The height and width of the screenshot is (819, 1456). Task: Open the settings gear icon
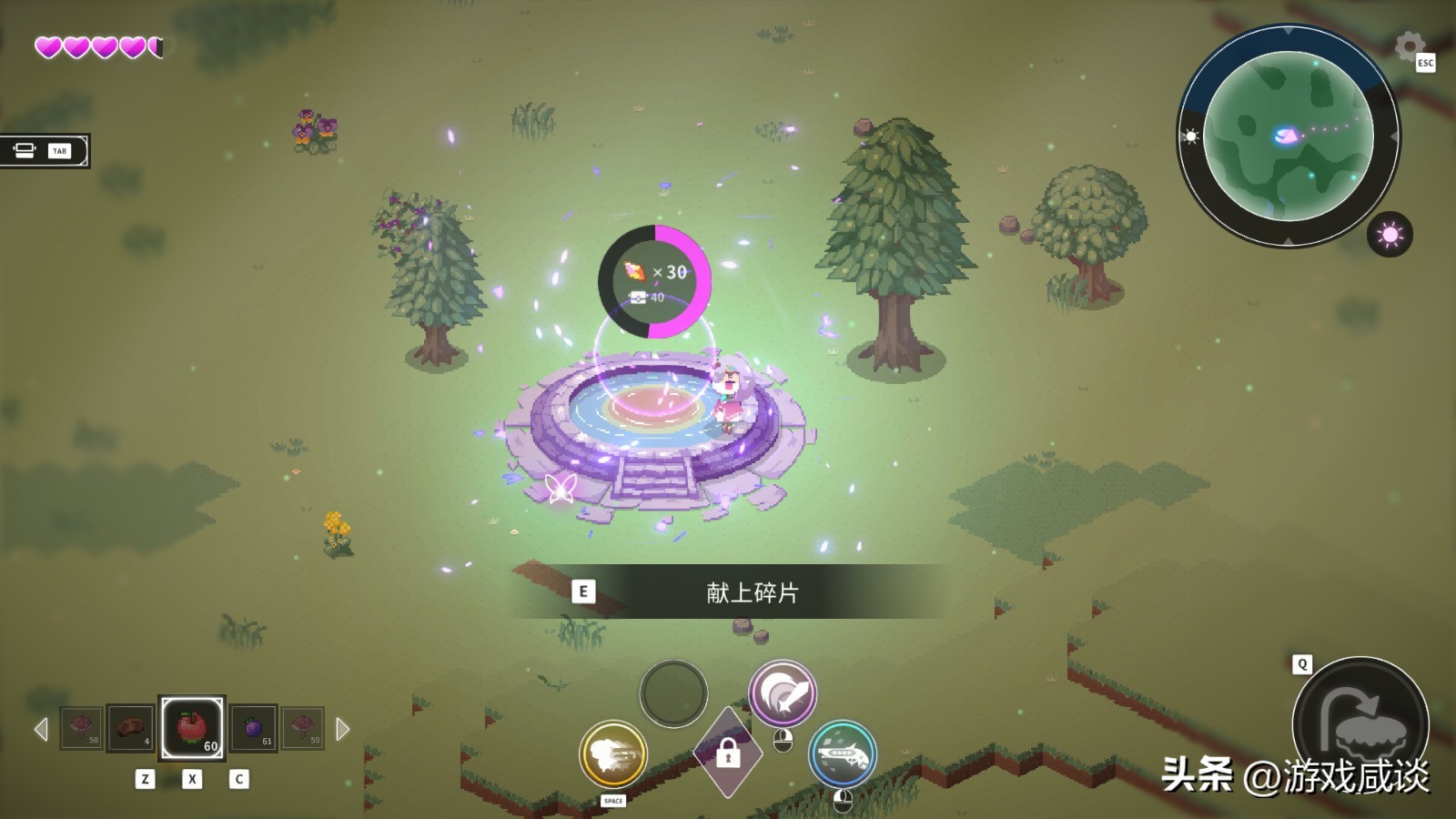pyautogui.click(x=1409, y=45)
